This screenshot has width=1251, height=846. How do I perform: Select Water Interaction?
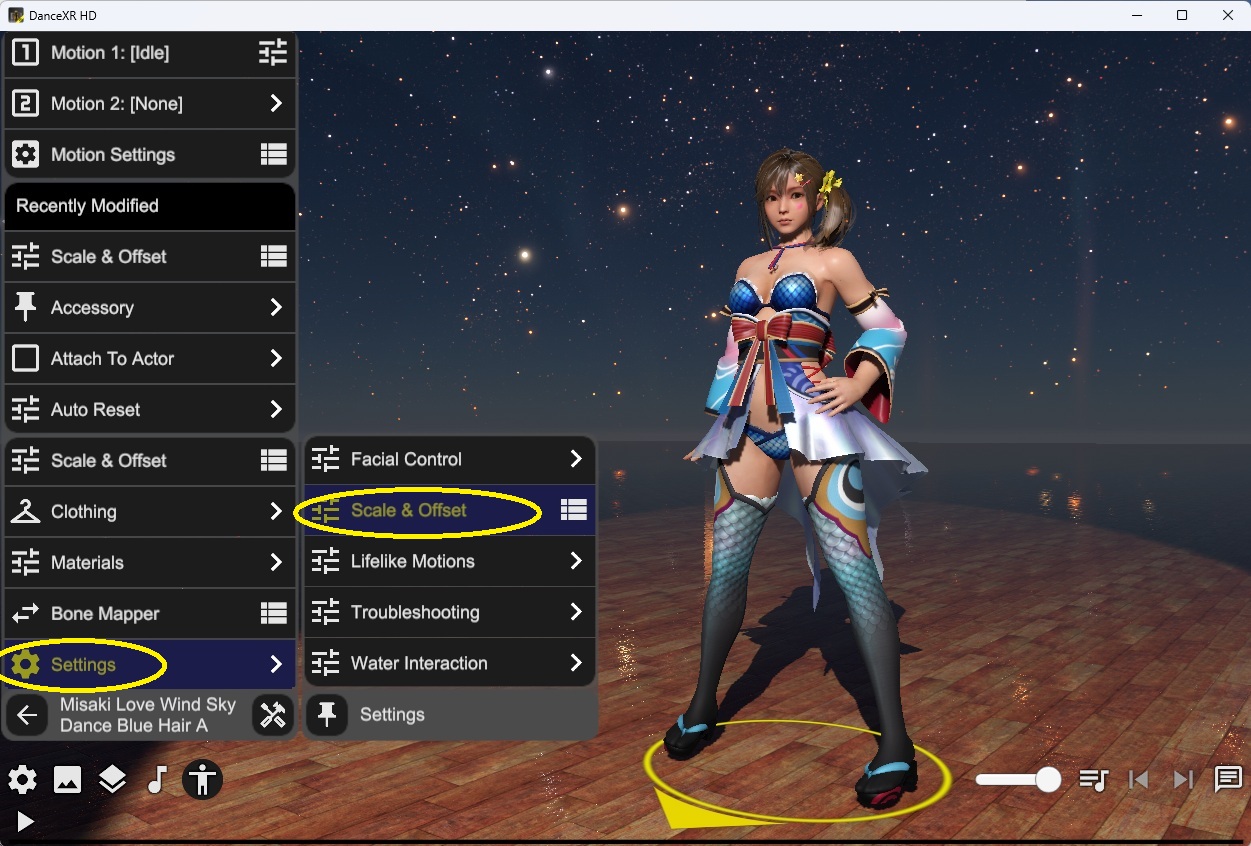pyautogui.click(x=449, y=664)
